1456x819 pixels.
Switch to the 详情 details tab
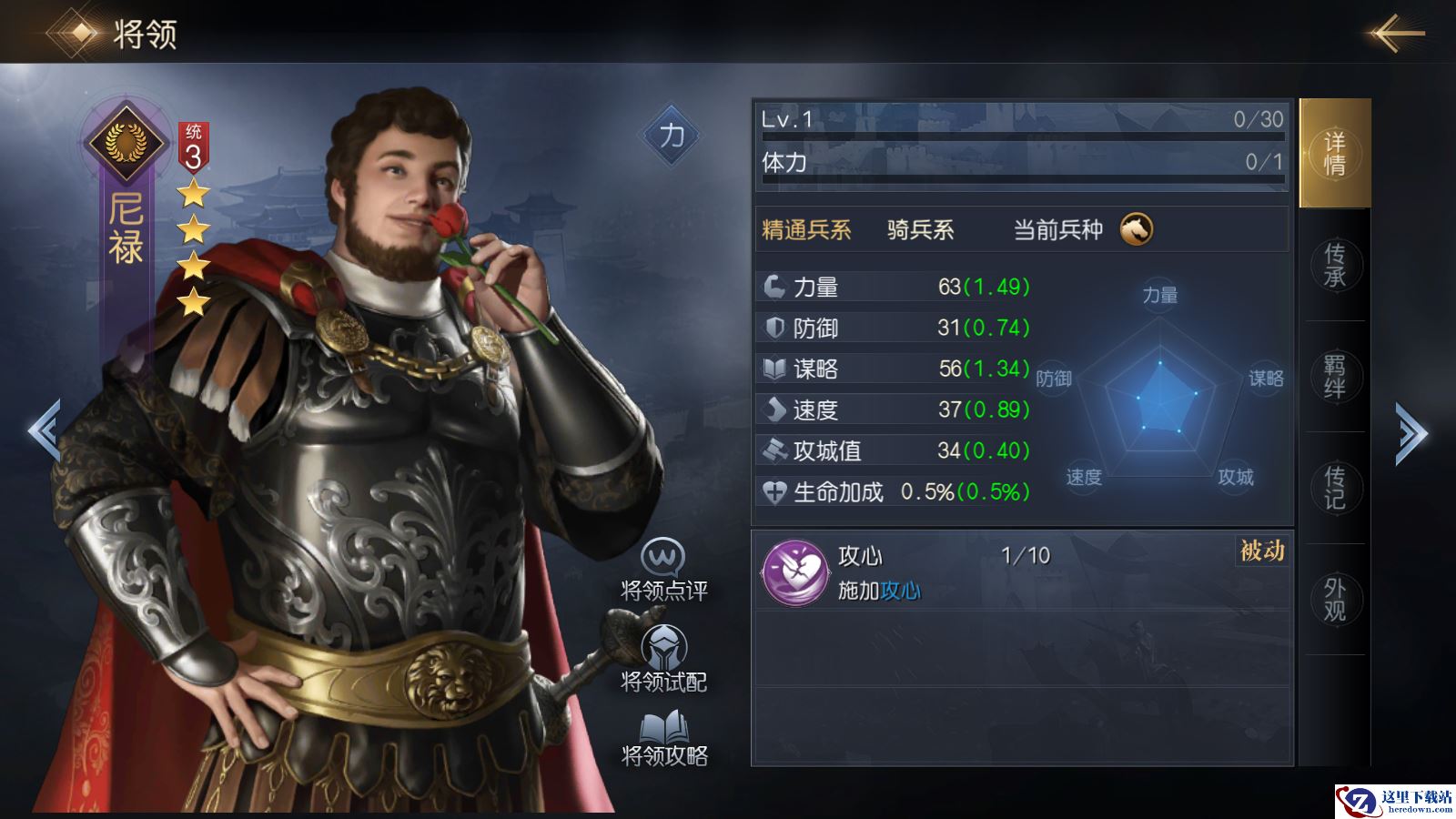pos(1334,154)
